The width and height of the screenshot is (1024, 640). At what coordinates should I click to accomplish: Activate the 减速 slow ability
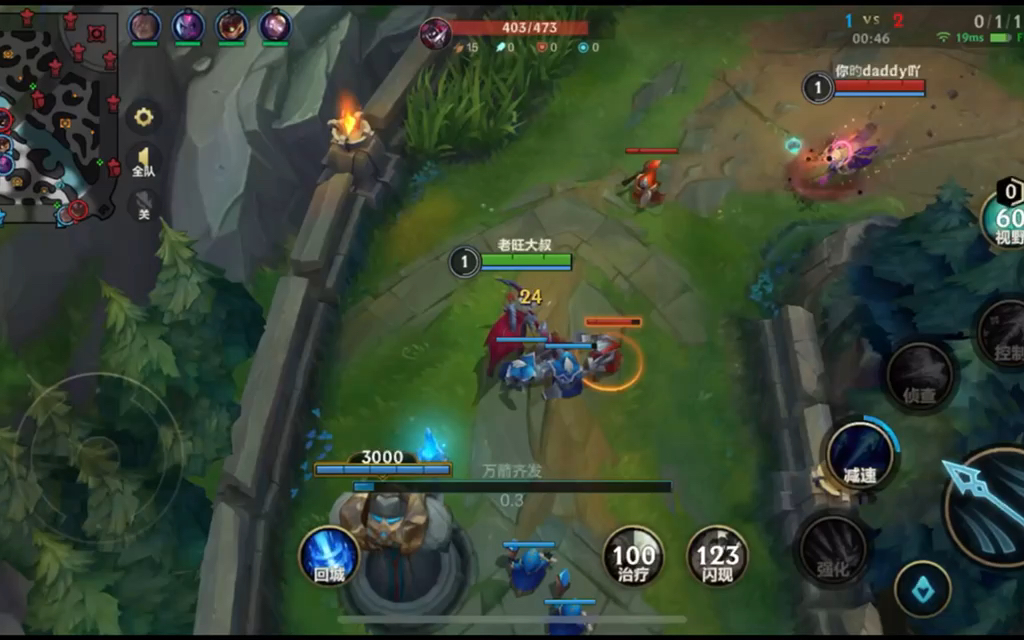pos(859,455)
